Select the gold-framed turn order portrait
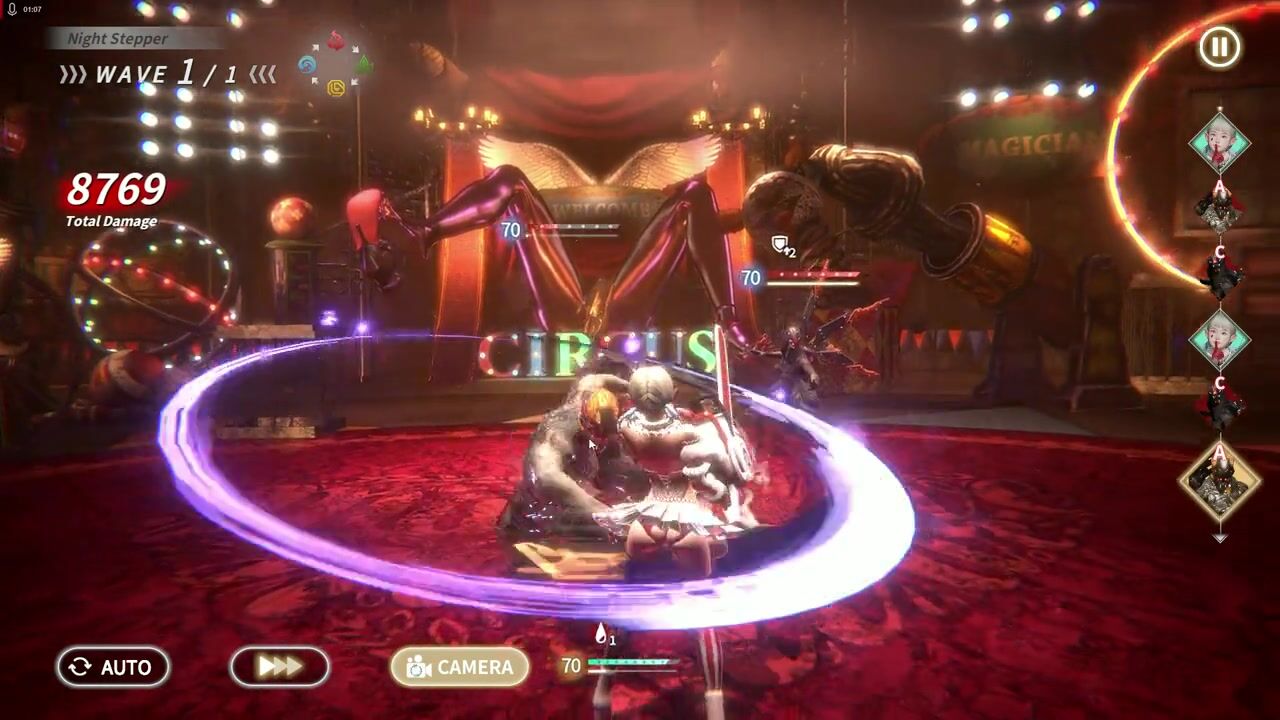Screen dimensions: 1280x720 click(1219, 482)
